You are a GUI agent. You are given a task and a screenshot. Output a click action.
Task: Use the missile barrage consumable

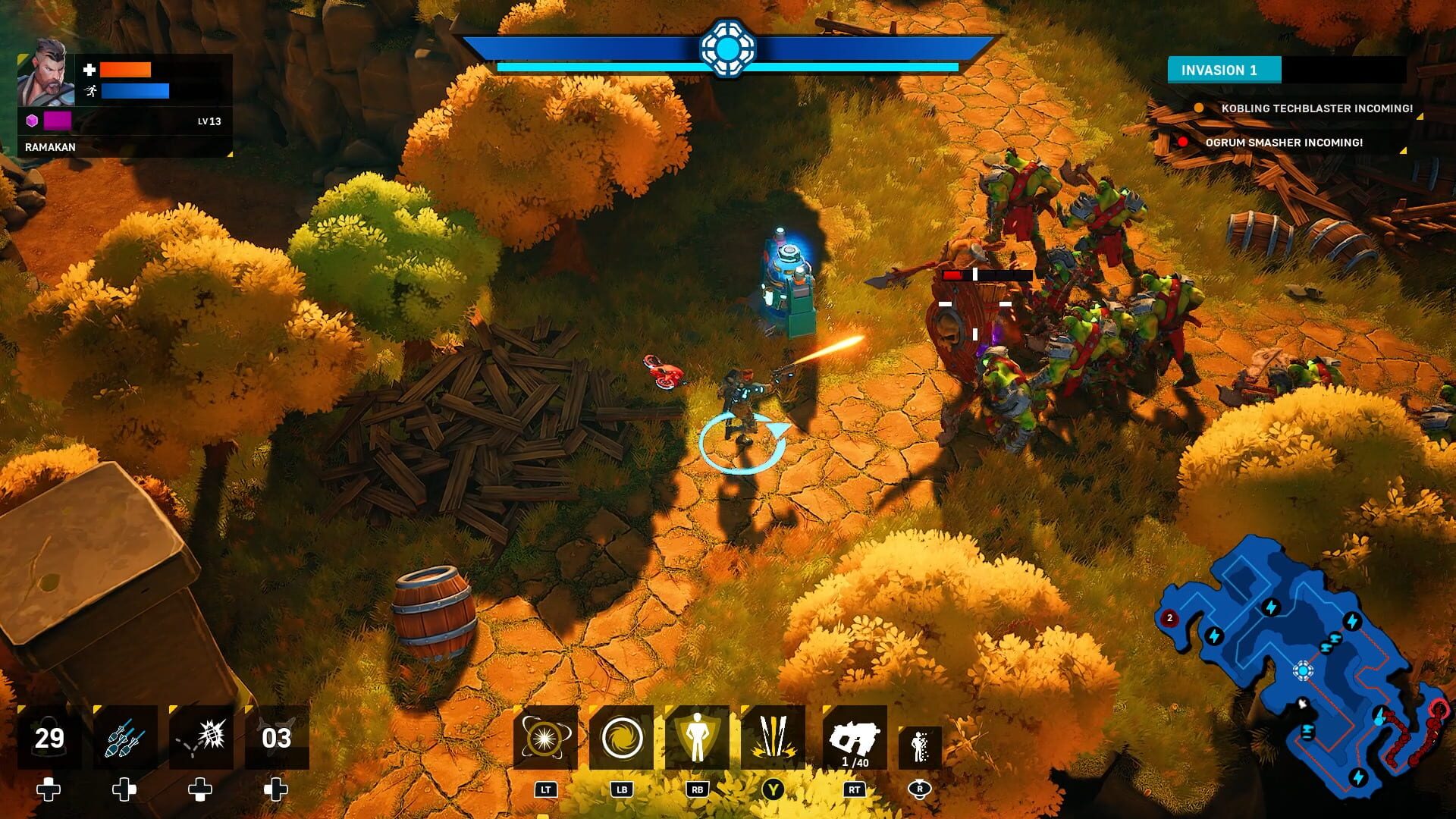tap(124, 736)
